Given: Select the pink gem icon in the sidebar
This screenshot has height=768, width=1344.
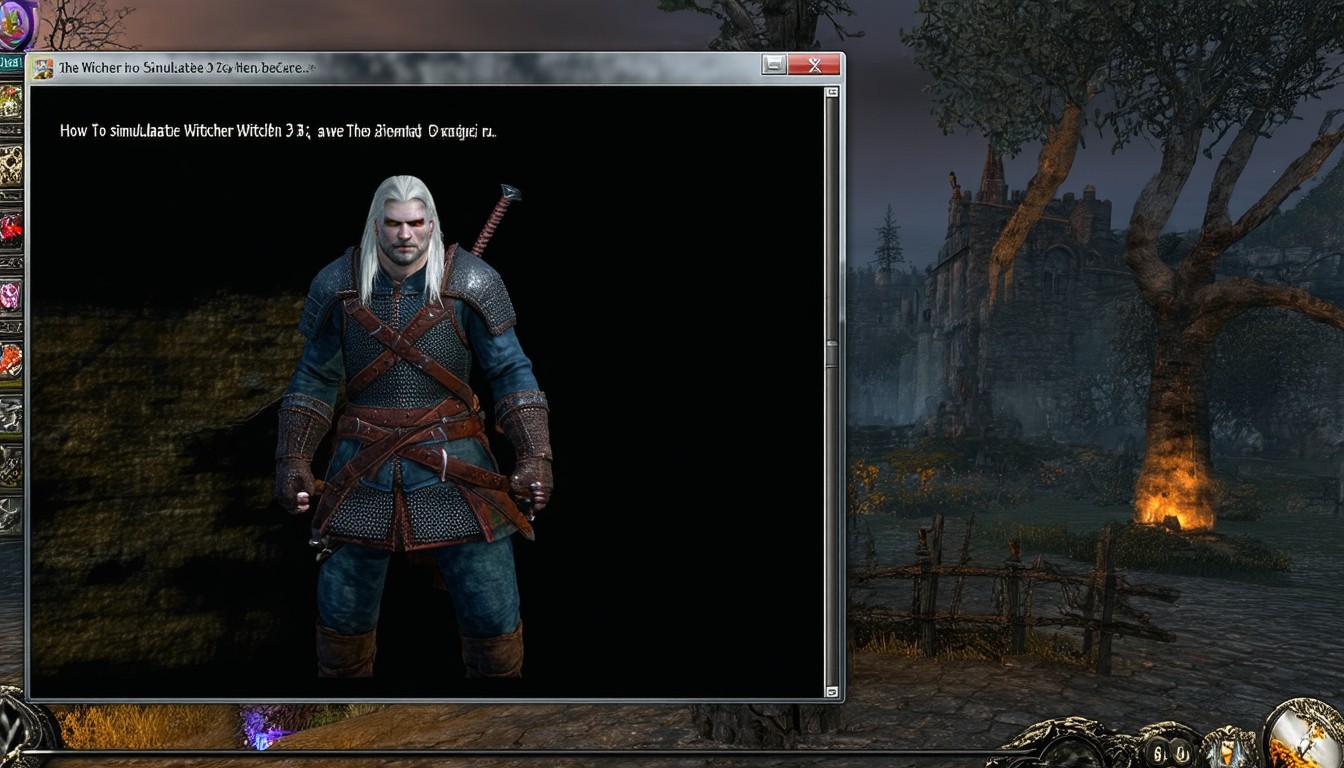Looking at the screenshot, I should point(10,295).
